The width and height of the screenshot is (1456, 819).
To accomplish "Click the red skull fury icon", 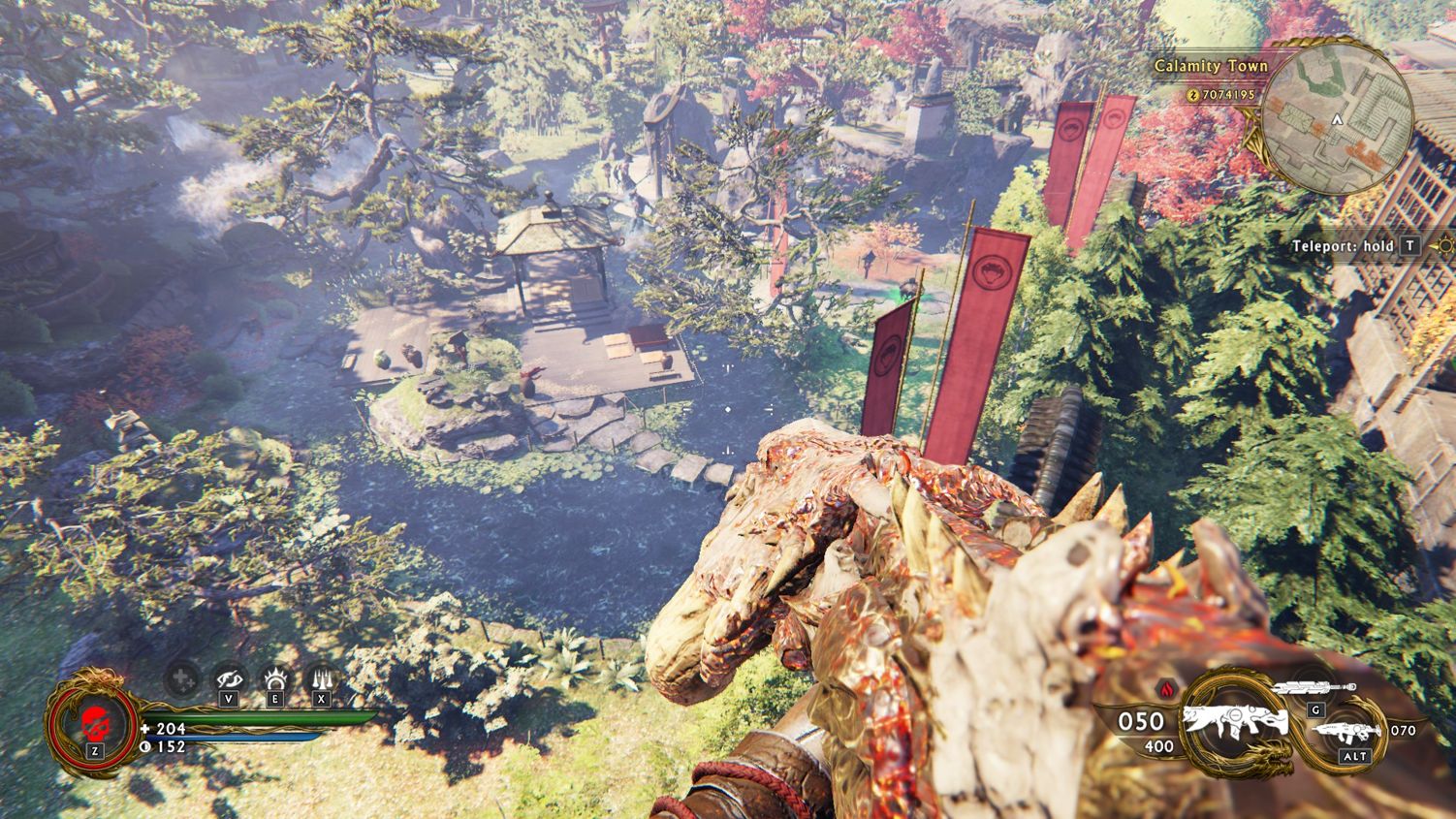I will point(94,721).
